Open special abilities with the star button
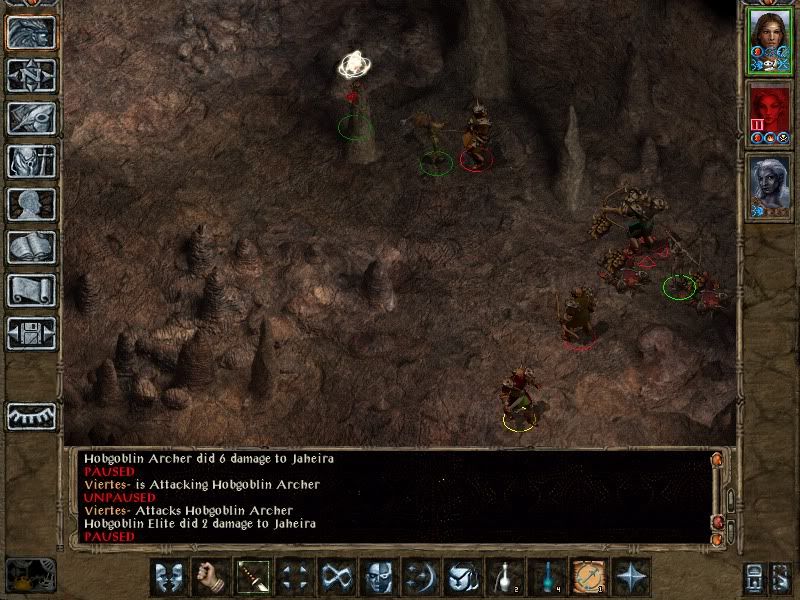Screen dimensions: 800x600 coord(630,577)
